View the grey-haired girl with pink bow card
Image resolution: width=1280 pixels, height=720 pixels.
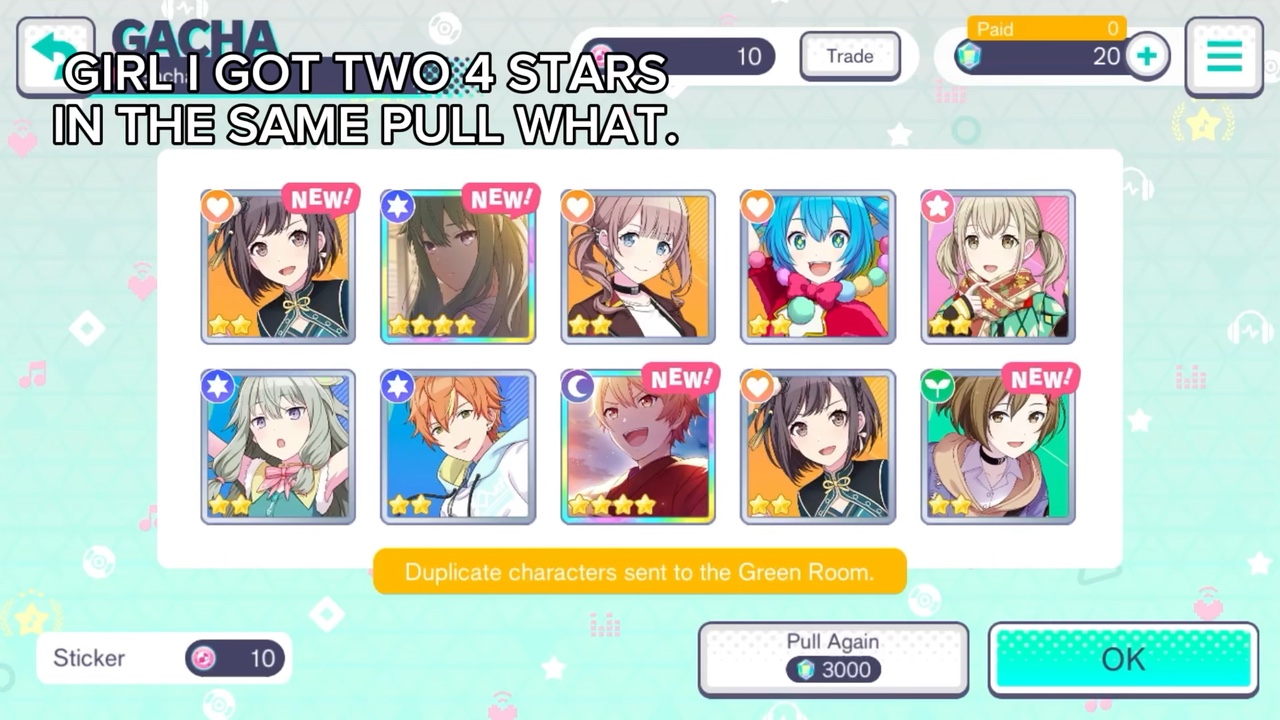[278, 447]
